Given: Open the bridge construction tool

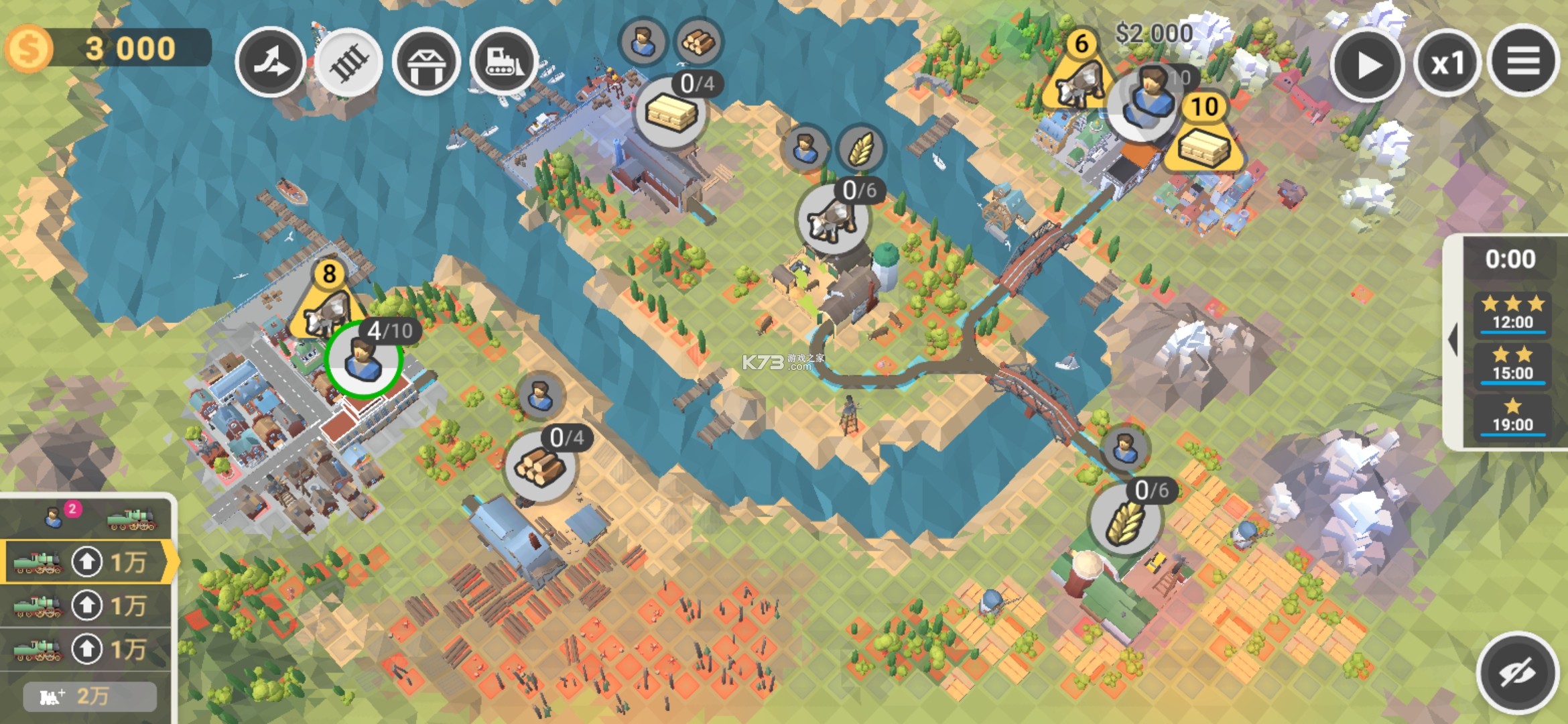Looking at the screenshot, I should (x=426, y=63).
